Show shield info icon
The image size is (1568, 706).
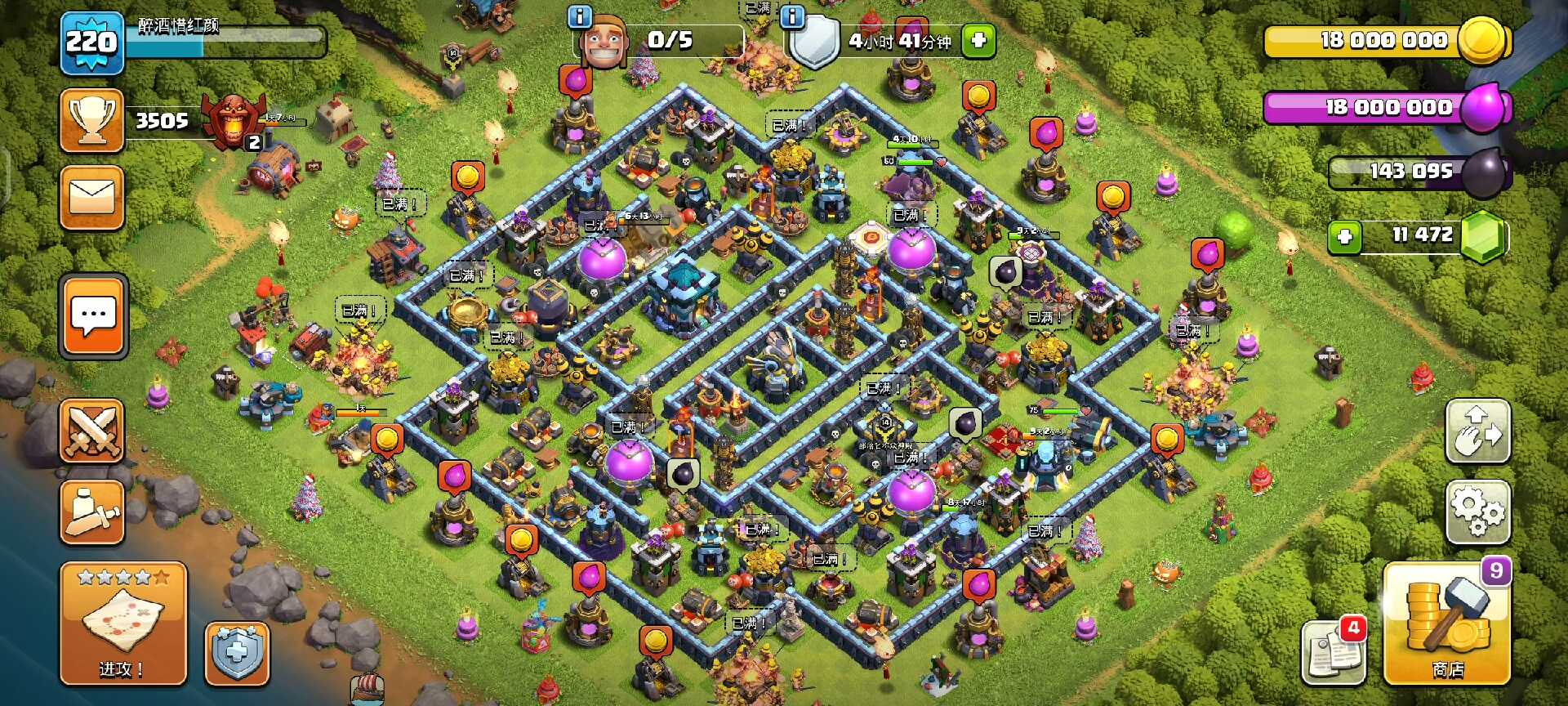[792, 16]
